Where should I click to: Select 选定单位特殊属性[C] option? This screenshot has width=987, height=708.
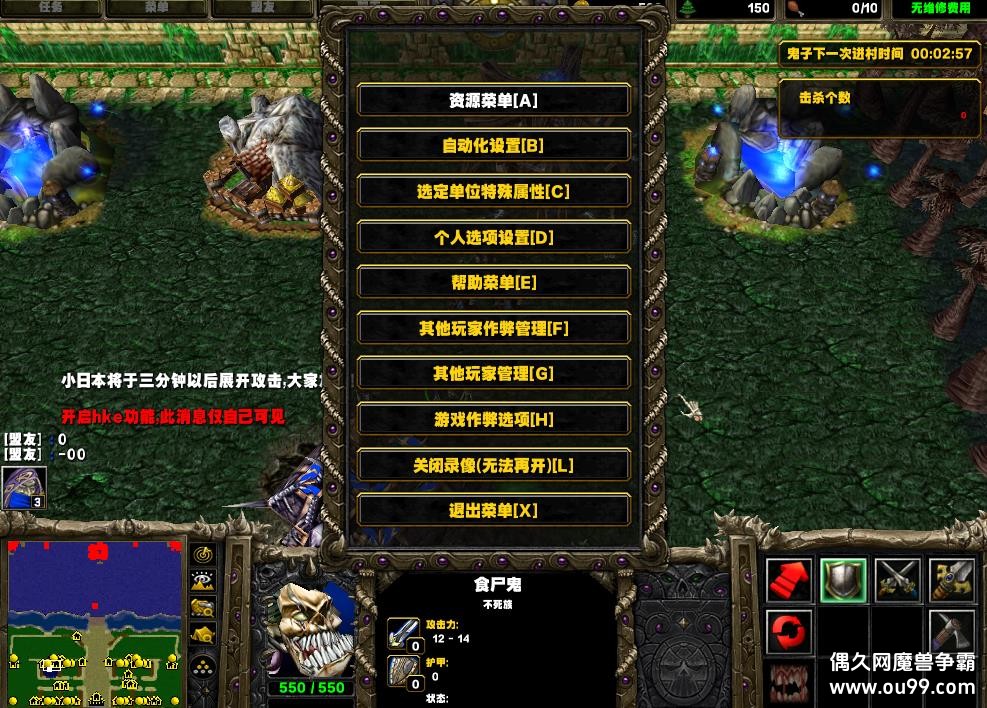click(x=493, y=191)
